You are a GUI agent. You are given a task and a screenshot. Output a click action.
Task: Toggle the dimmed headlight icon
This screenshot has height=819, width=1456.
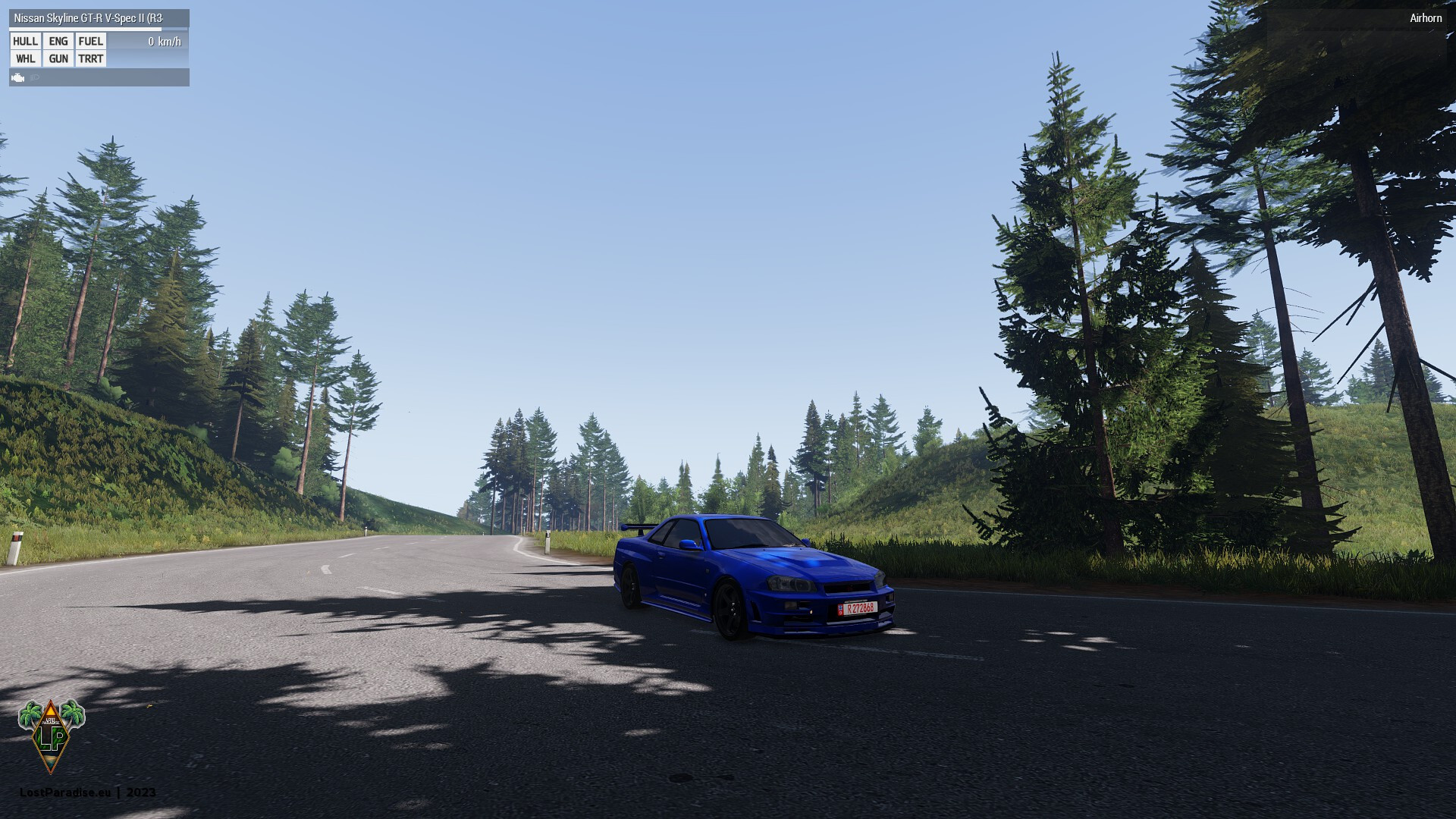tap(35, 77)
